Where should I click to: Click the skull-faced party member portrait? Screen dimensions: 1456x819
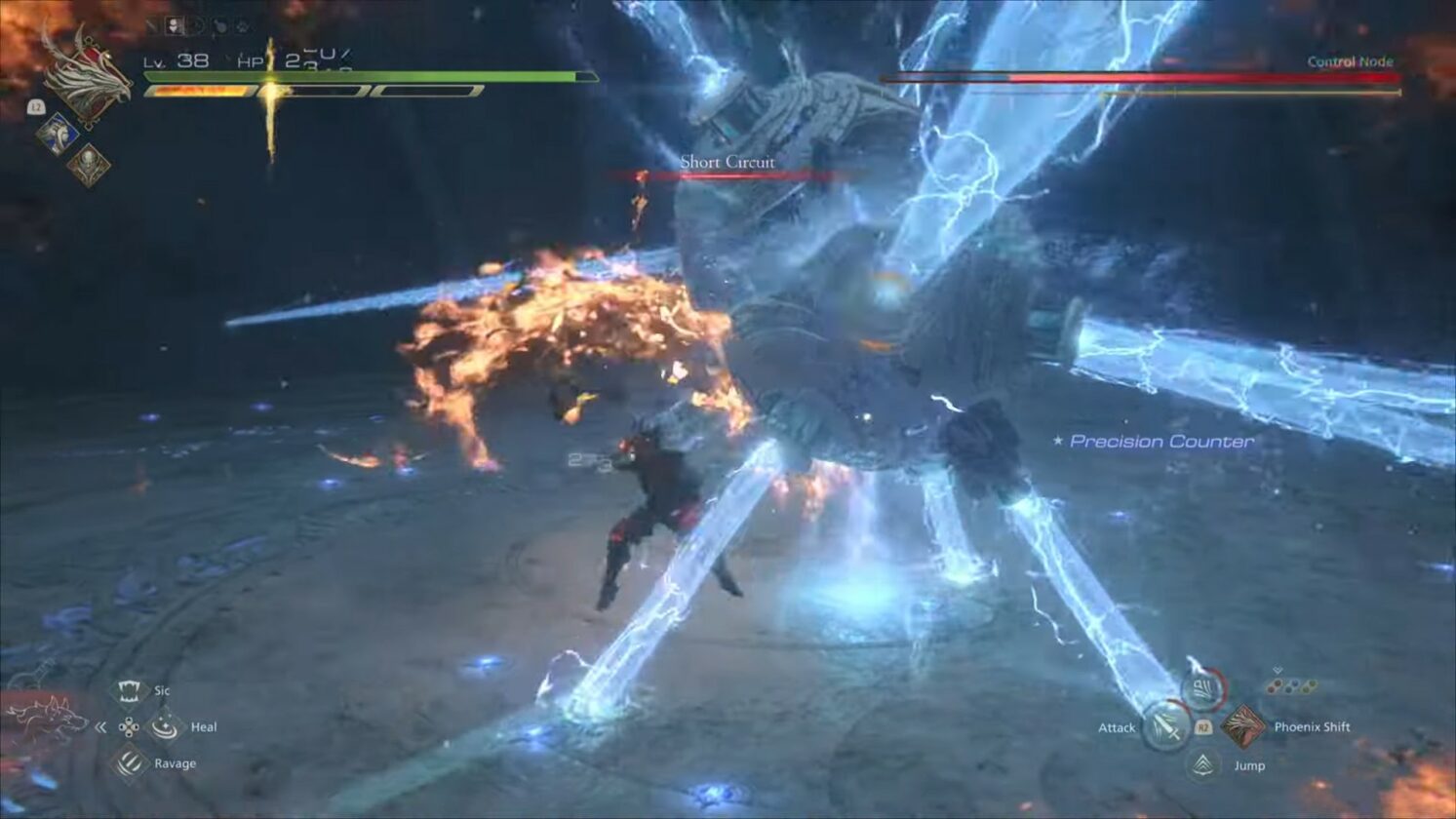coord(90,163)
